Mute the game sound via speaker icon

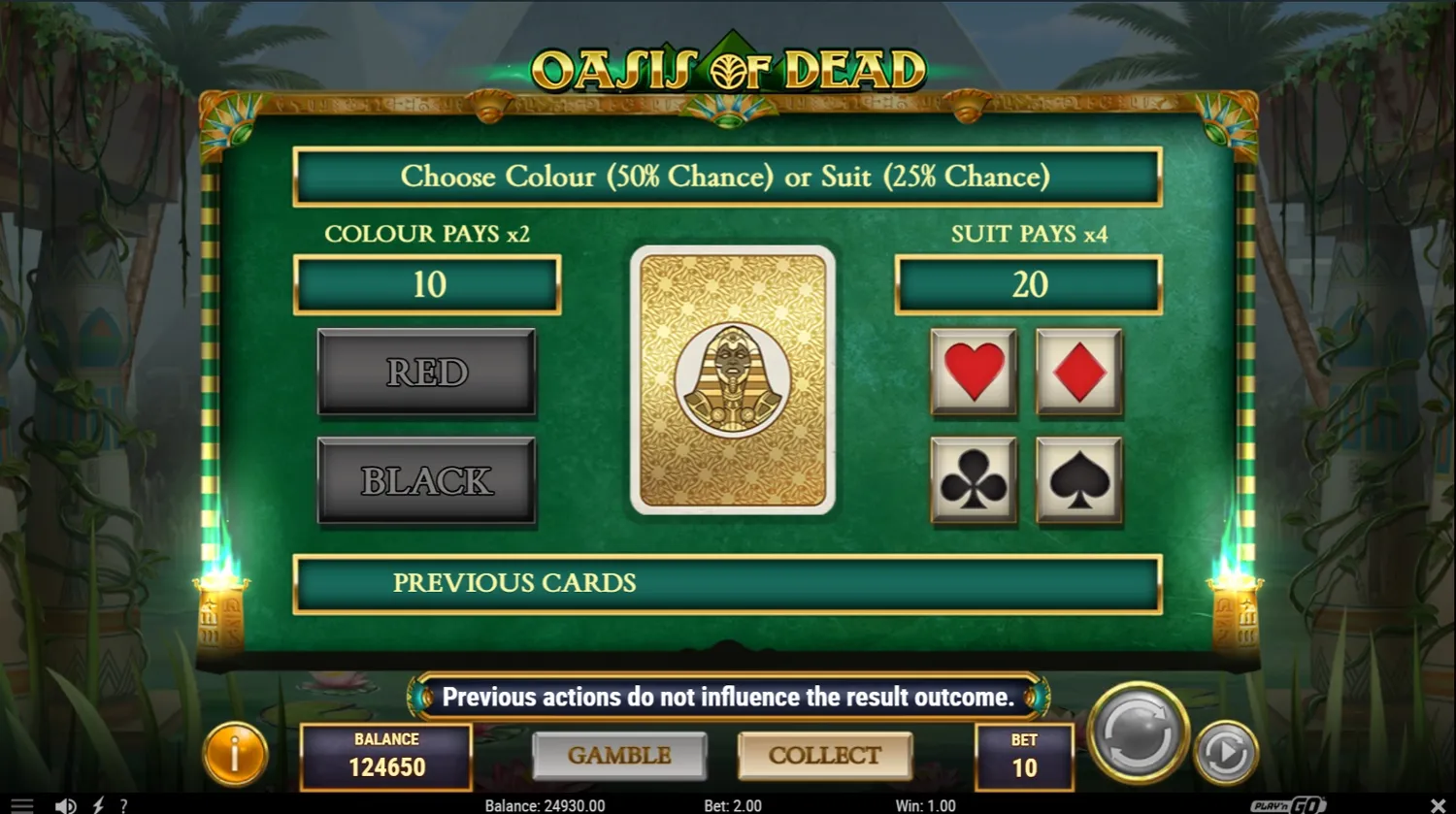[65, 805]
